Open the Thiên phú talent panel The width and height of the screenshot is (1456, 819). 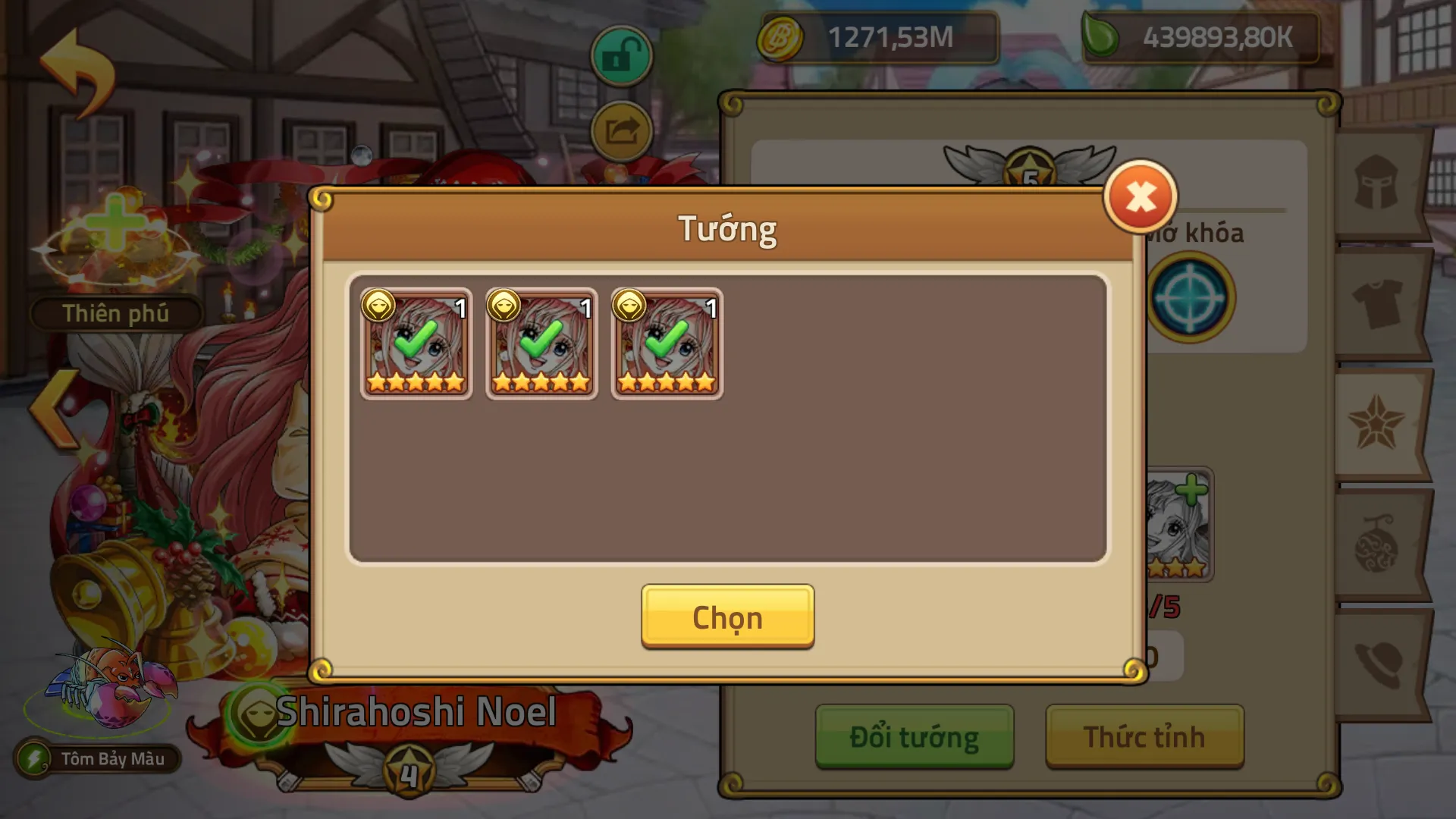tap(115, 313)
